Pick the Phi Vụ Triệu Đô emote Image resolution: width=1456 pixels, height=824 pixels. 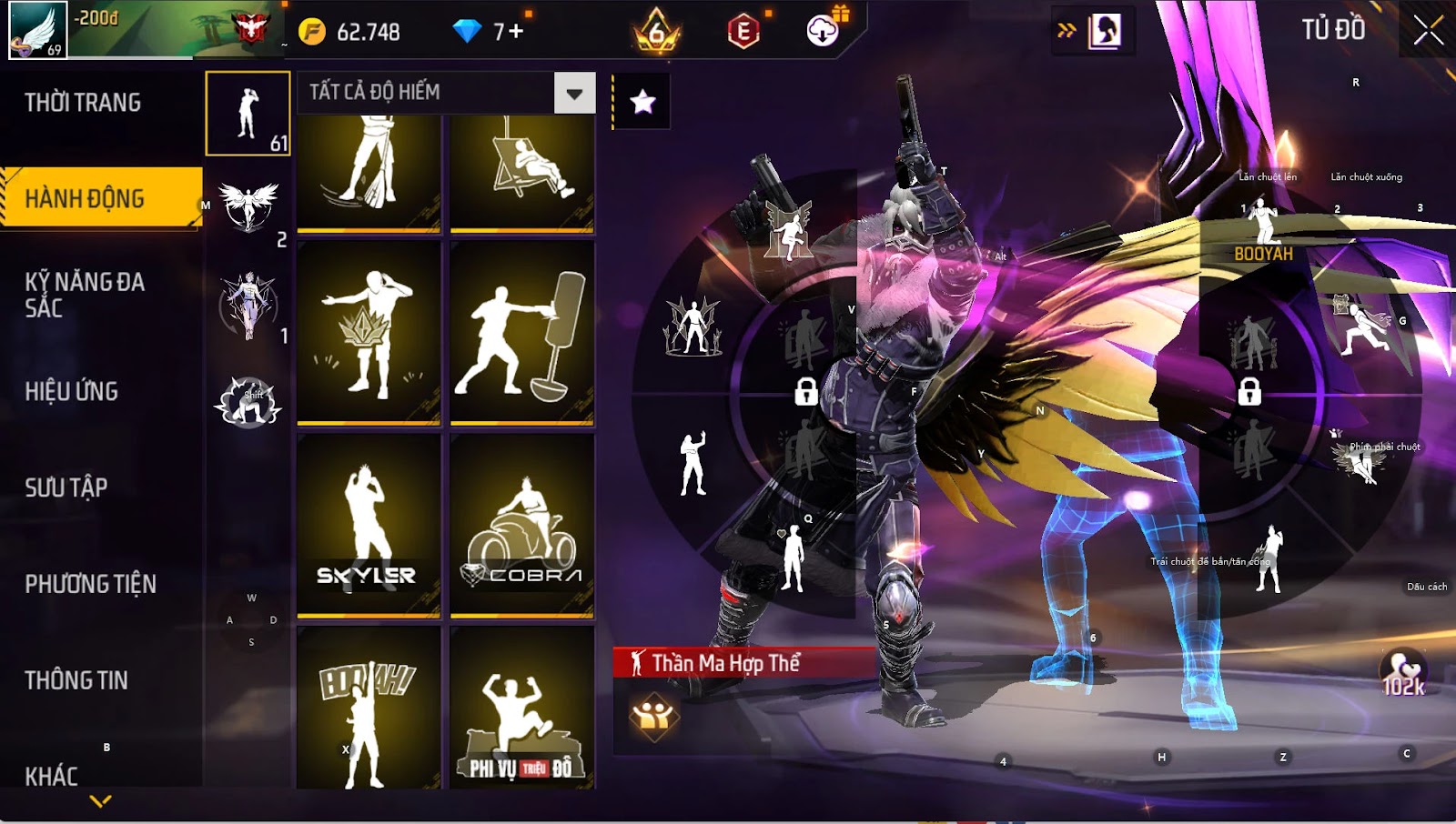522,709
